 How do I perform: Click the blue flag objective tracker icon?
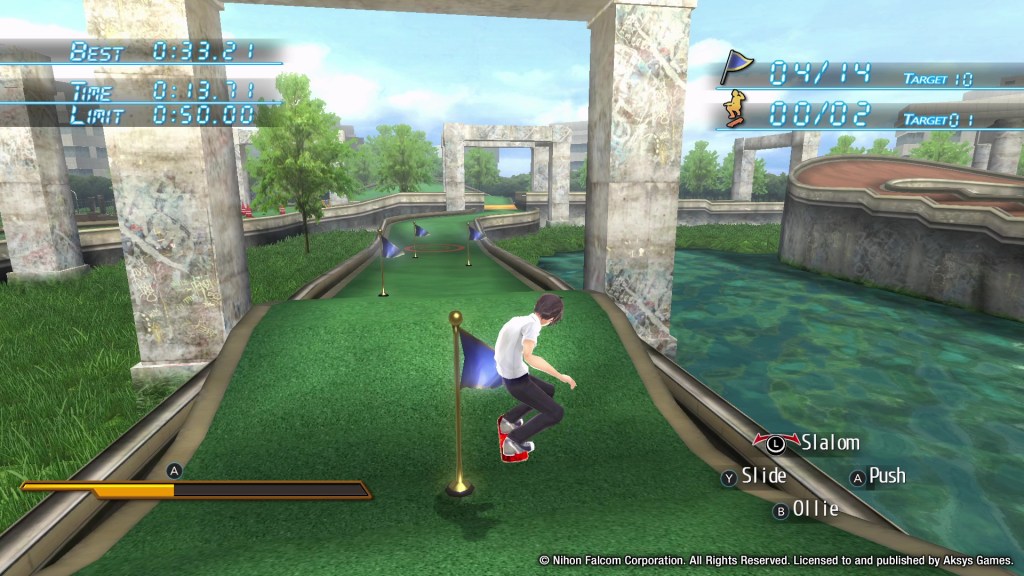(x=736, y=68)
